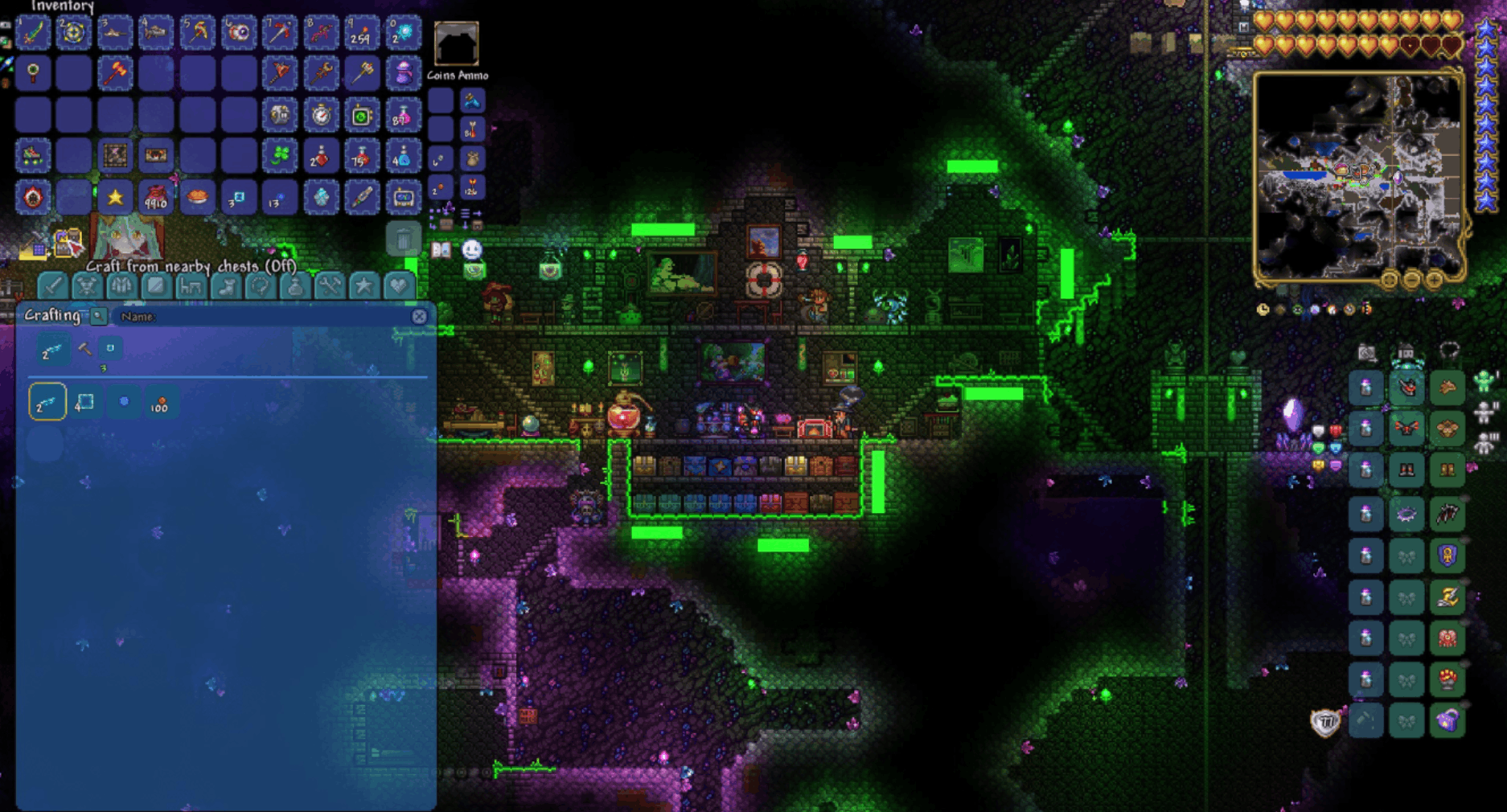Select the torch stack of 259
This screenshot has height=812, width=1507.
point(361,33)
